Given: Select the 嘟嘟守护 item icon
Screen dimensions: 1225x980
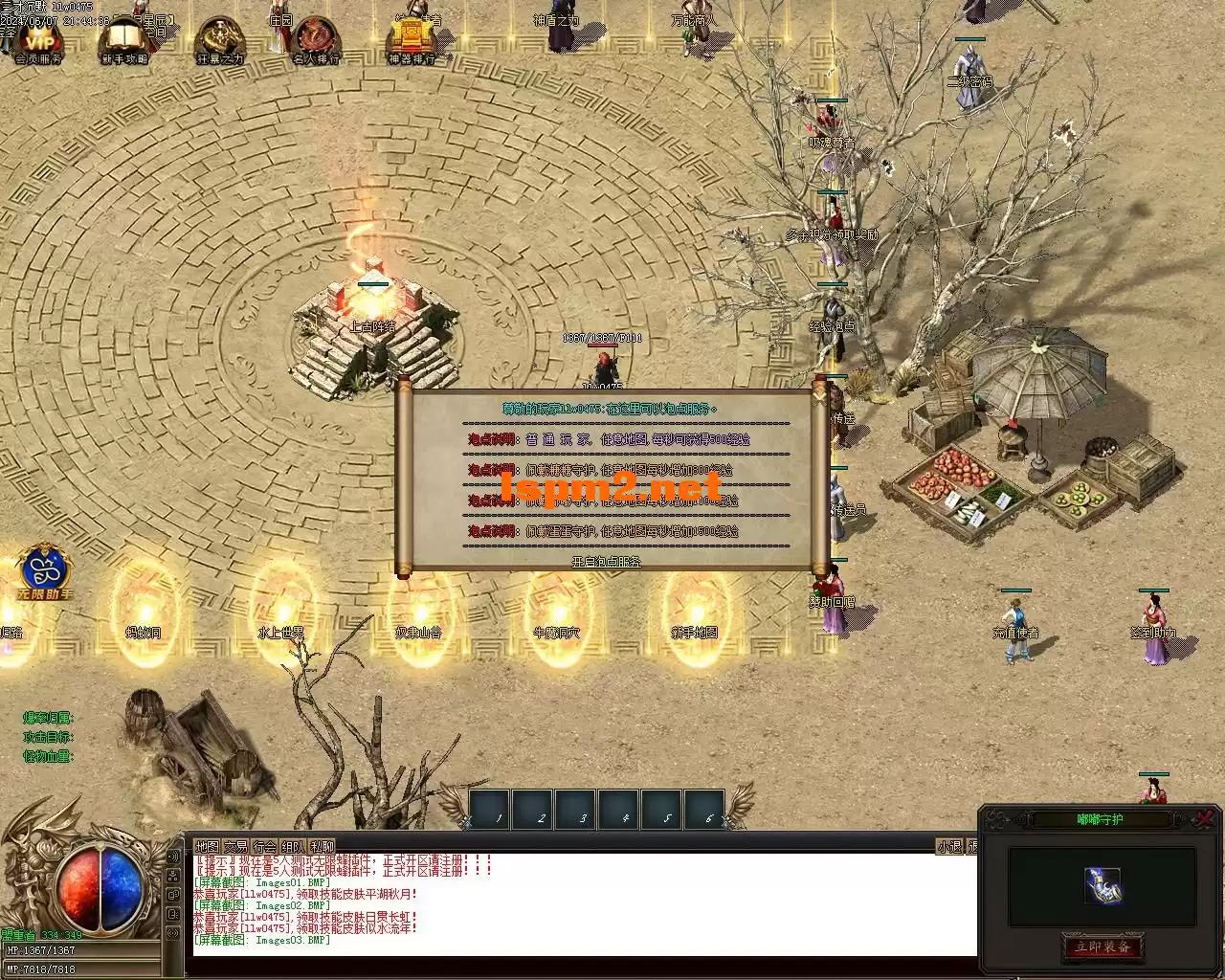Looking at the screenshot, I should (x=1102, y=885).
